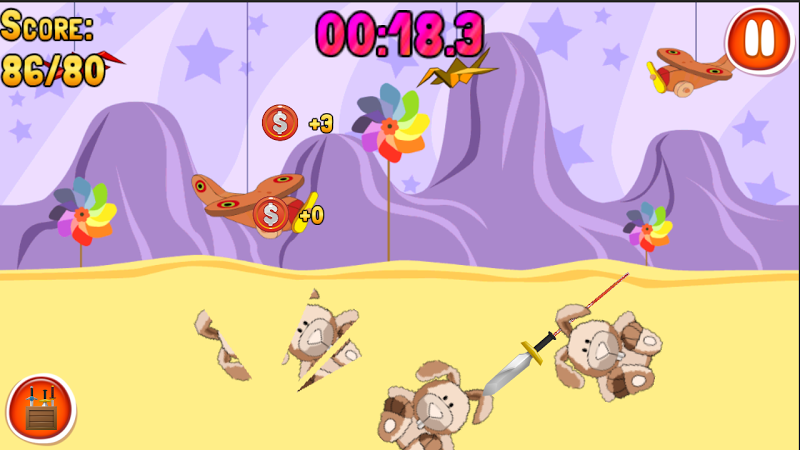Open the knife toolbox button
Image resolution: width=800 pixels, height=450 pixels.
tap(41, 408)
